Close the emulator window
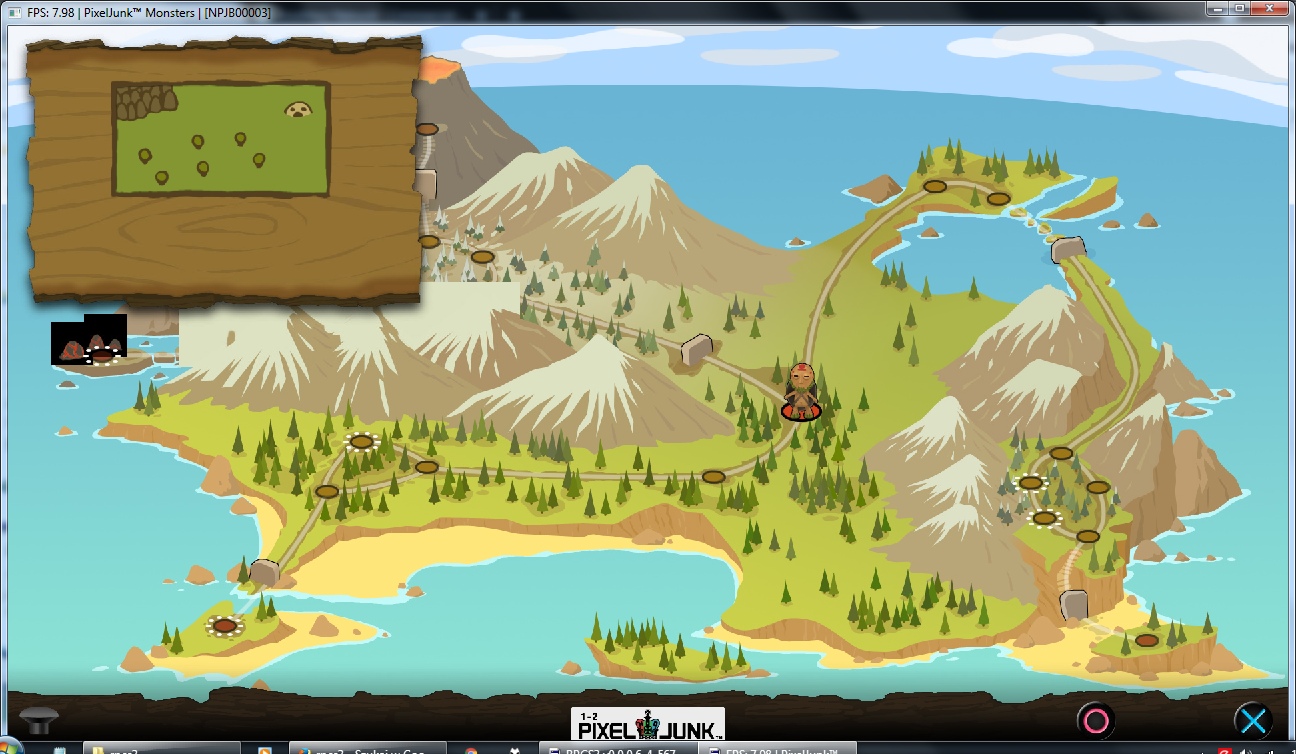The width and height of the screenshot is (1296, 754). [x=1270, y=9]
